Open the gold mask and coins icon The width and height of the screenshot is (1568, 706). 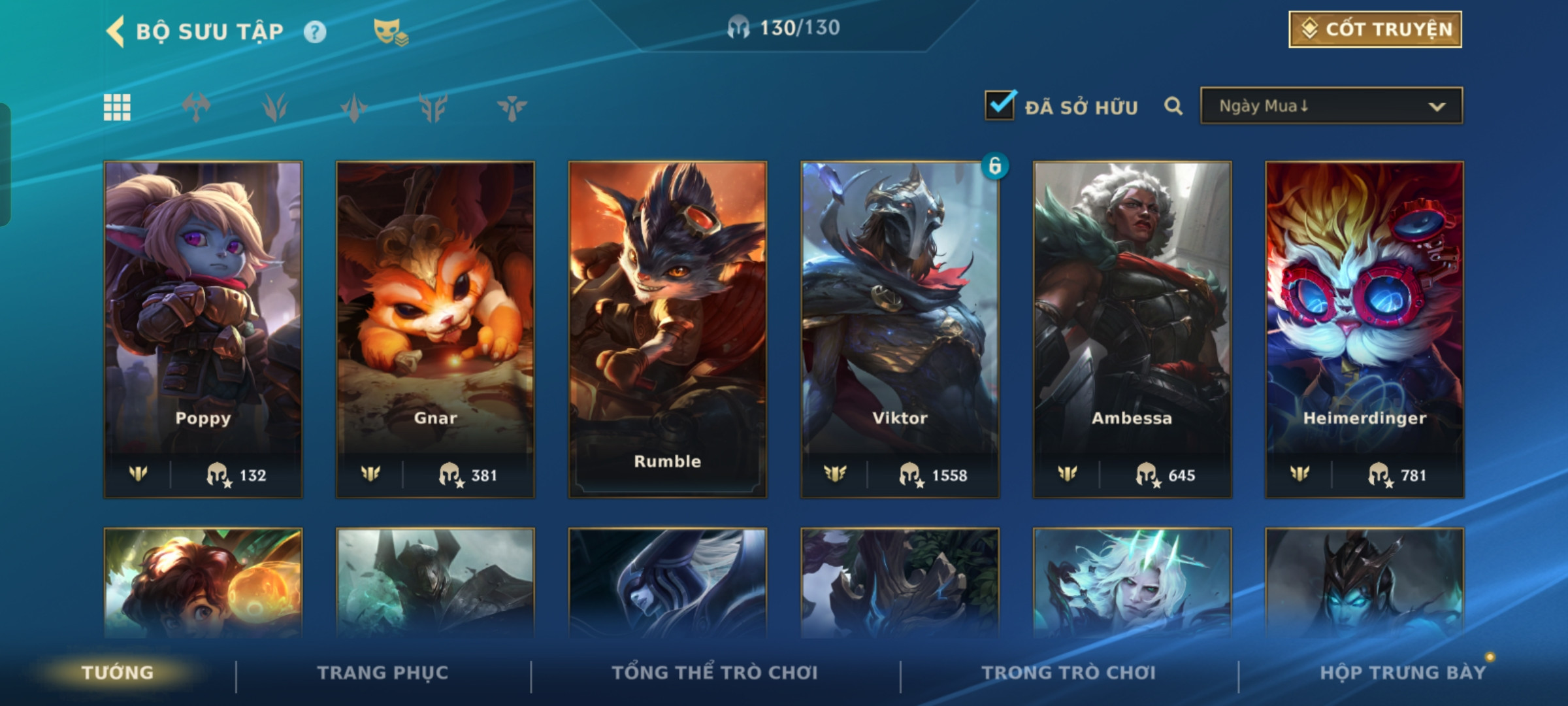point(390,32)
